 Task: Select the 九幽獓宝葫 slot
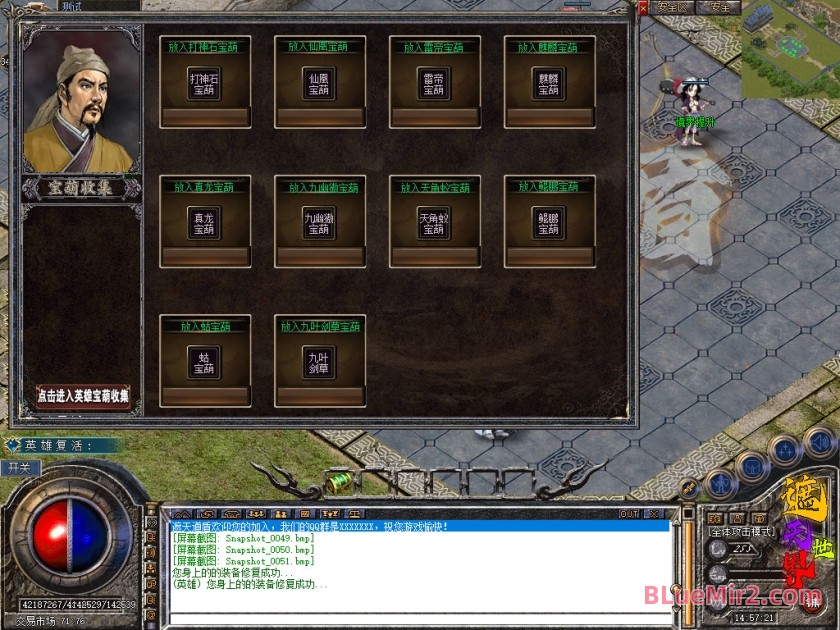pyautogui.click(x=319, y=223)
